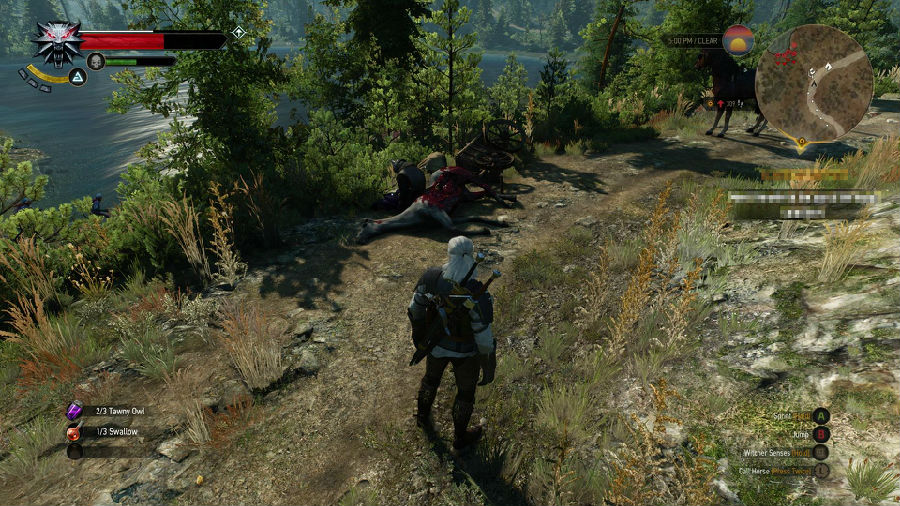
Task: Click the wolf head medallion
Action: click(55, 43)
